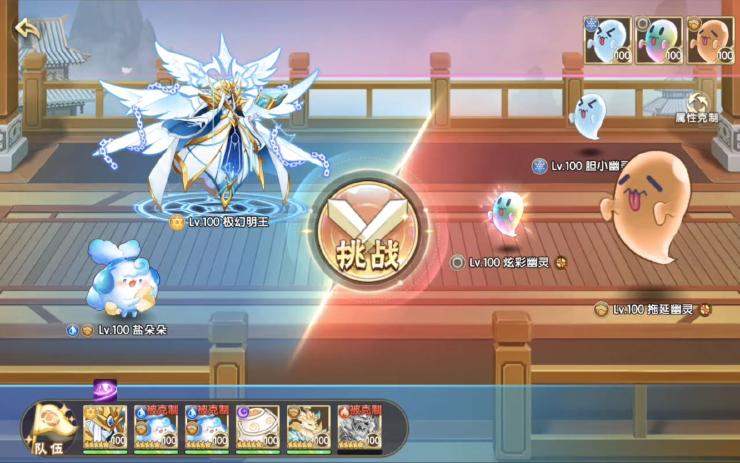Pick the white round pet with purple moon
740x463 pixels.
[x=258, y=426]
